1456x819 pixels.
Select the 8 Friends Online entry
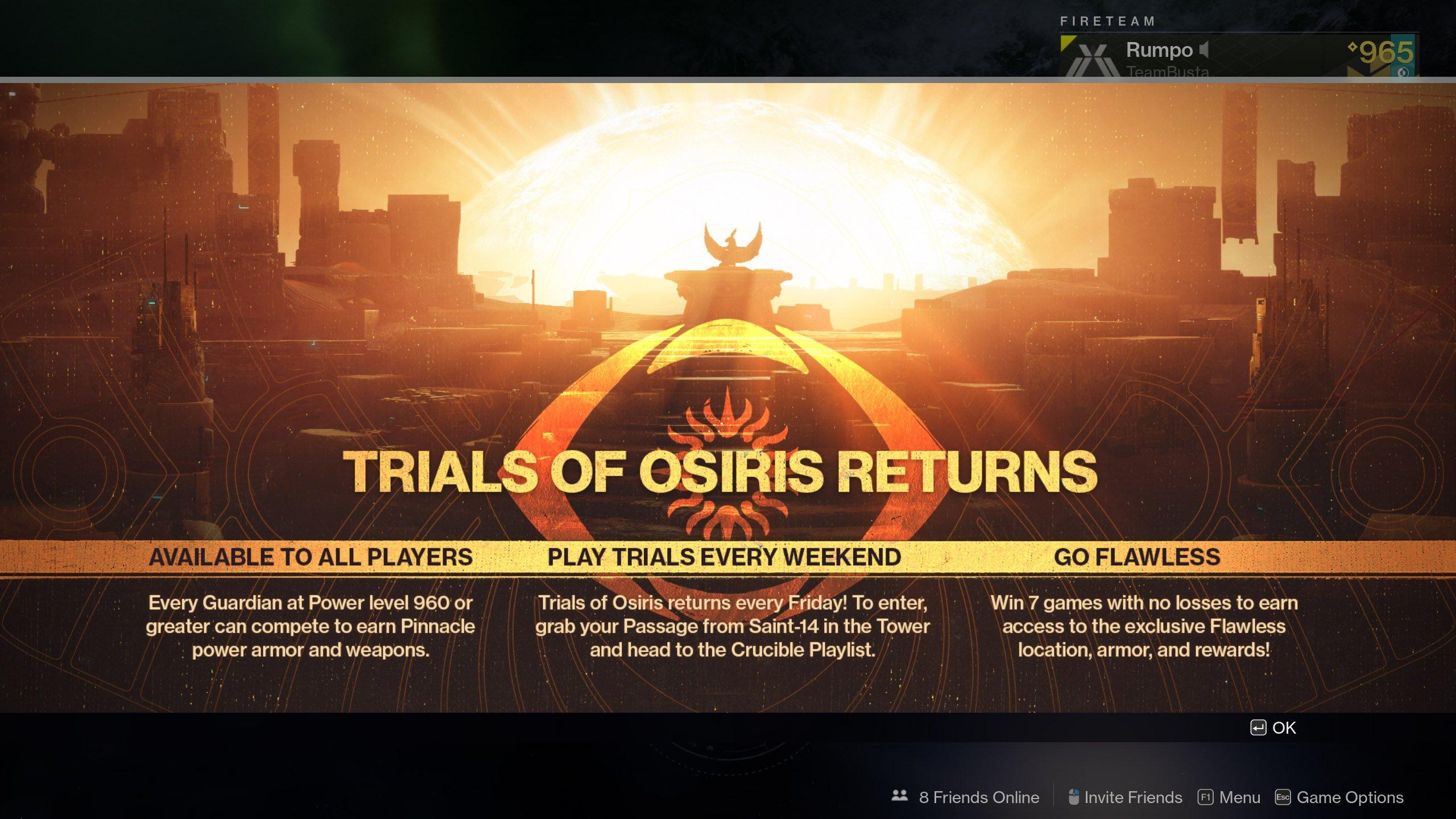point(979,797)
